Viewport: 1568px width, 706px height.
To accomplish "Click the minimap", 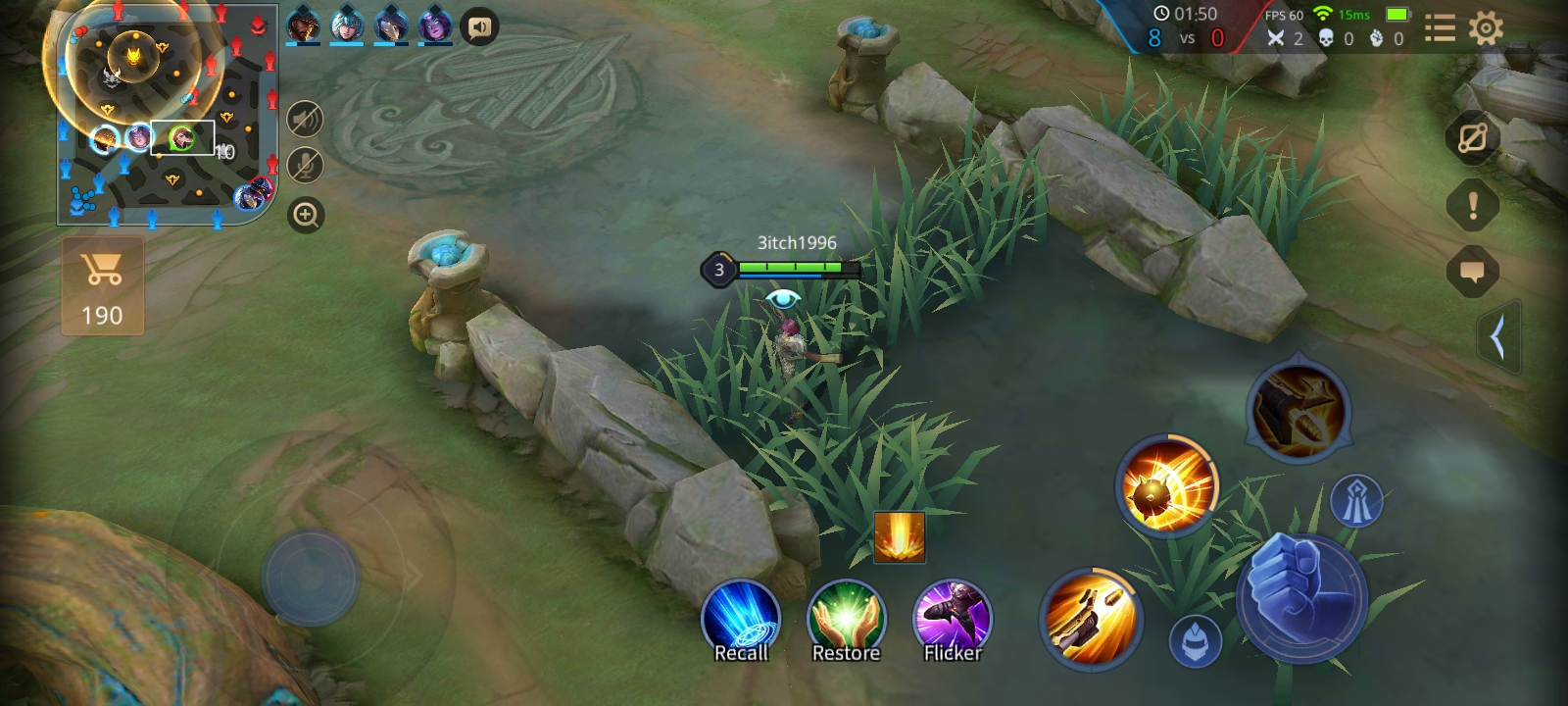I will point(167,113).
